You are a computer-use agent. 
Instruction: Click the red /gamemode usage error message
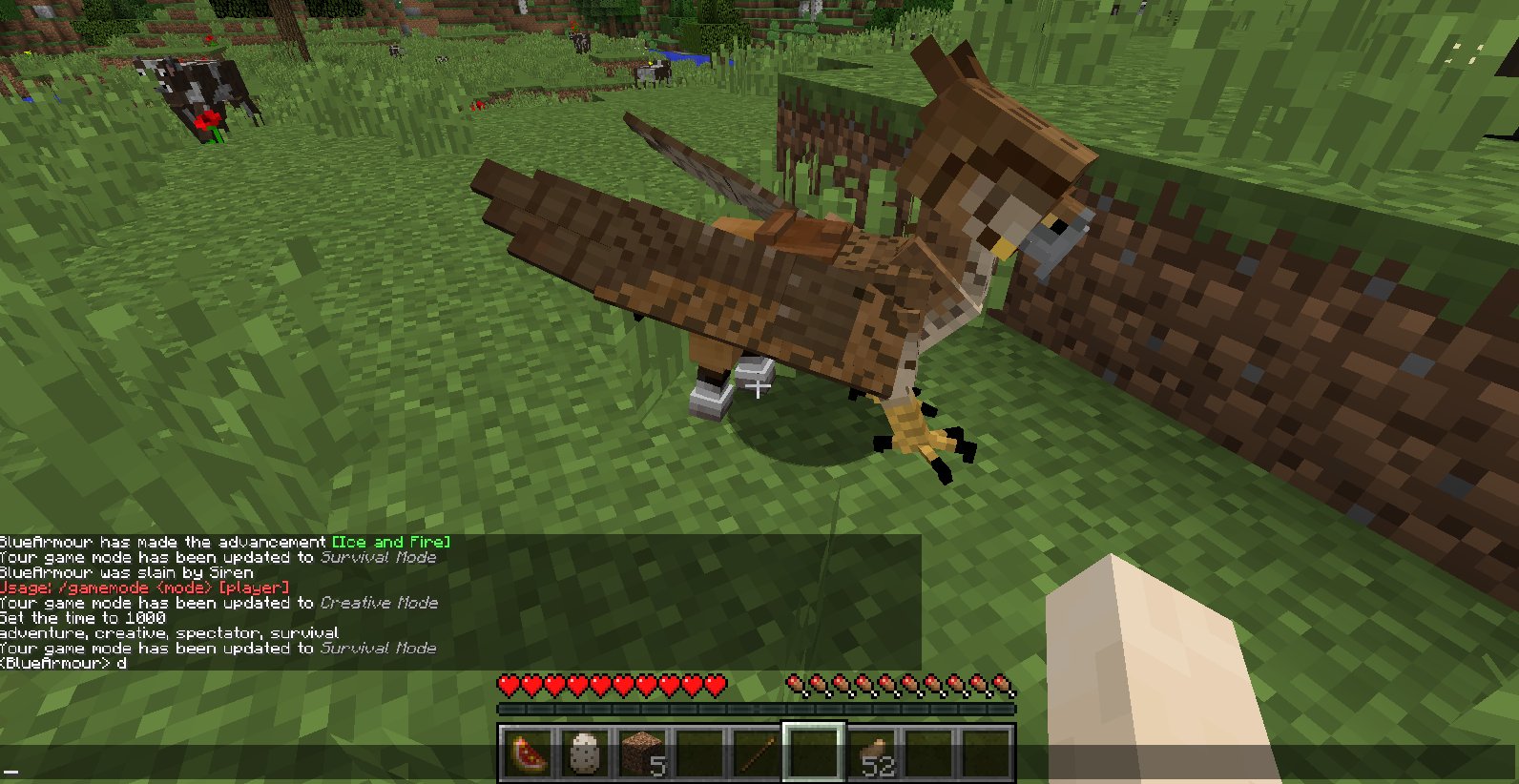143,588
